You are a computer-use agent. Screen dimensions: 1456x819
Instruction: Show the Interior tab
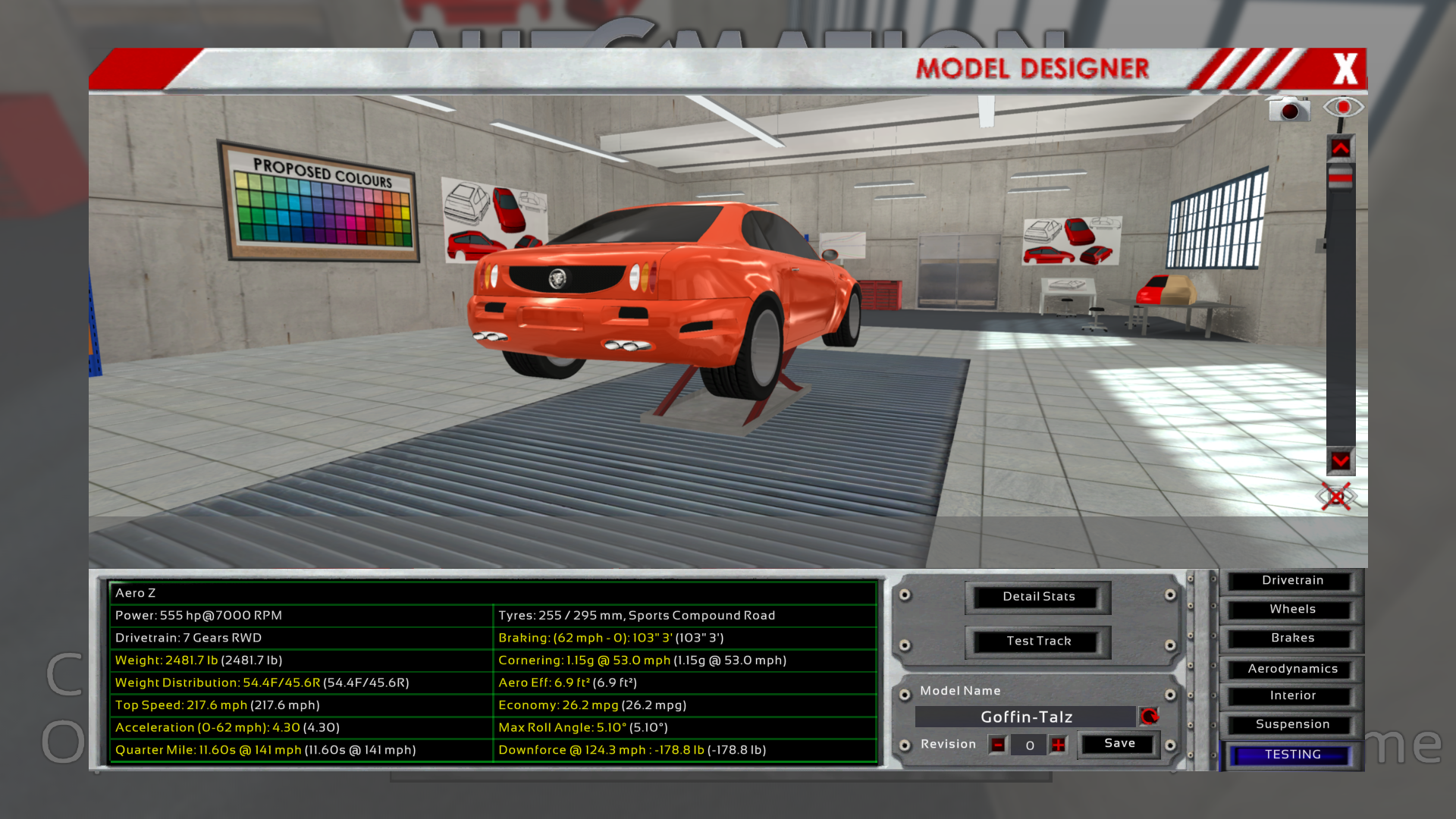pos(1292,696)
